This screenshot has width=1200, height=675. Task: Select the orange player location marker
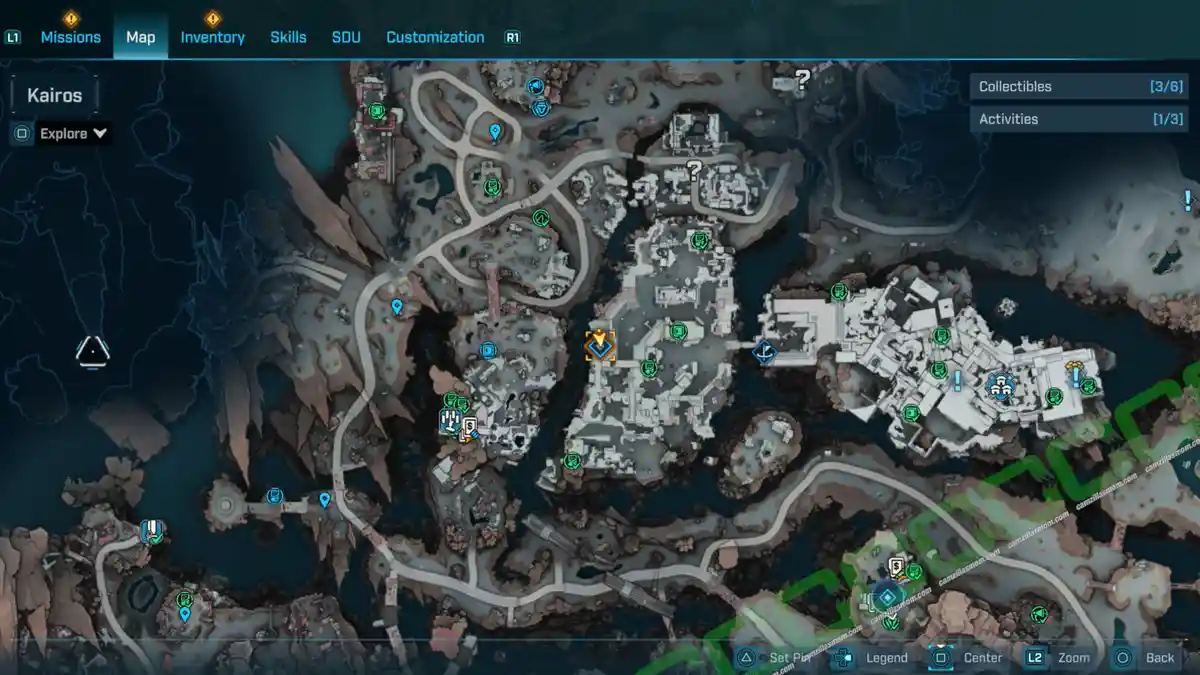pos(600,345)
